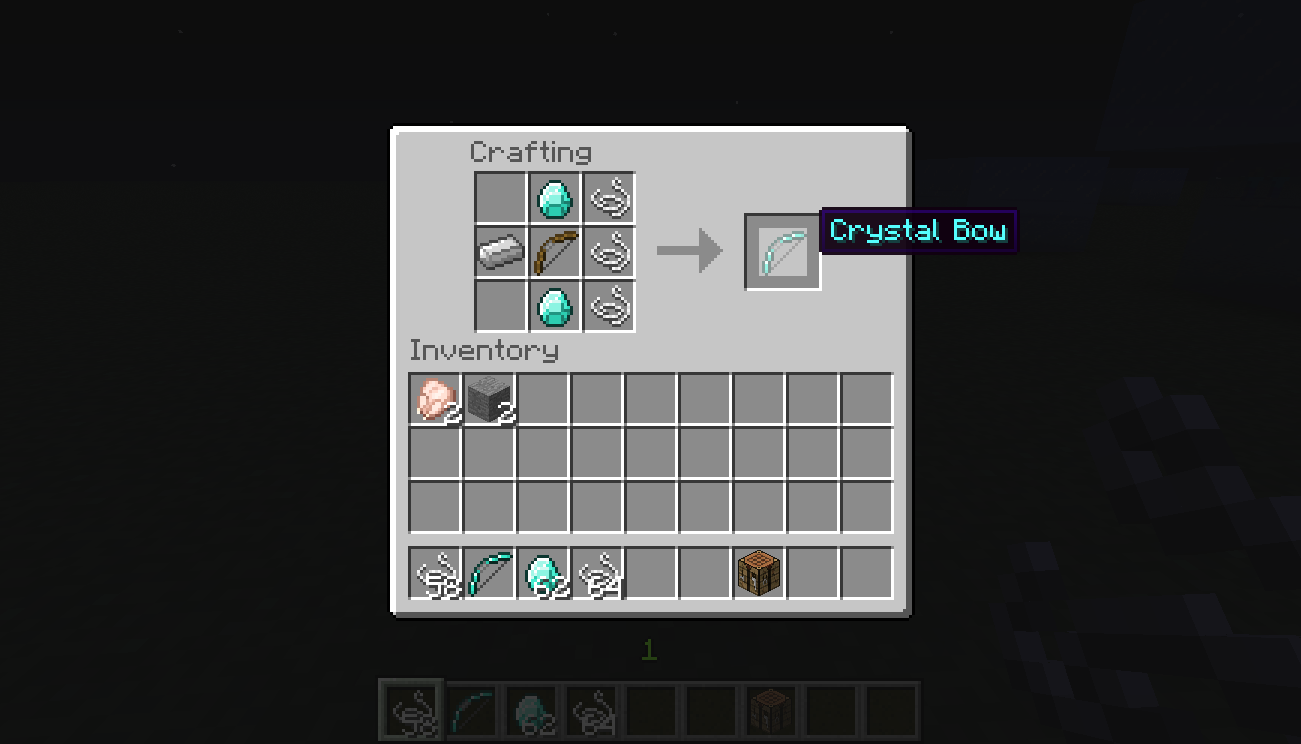Pick up the diamond in the top crafting row
This screenshot has width=1301, height=744.
click(554, 198)
